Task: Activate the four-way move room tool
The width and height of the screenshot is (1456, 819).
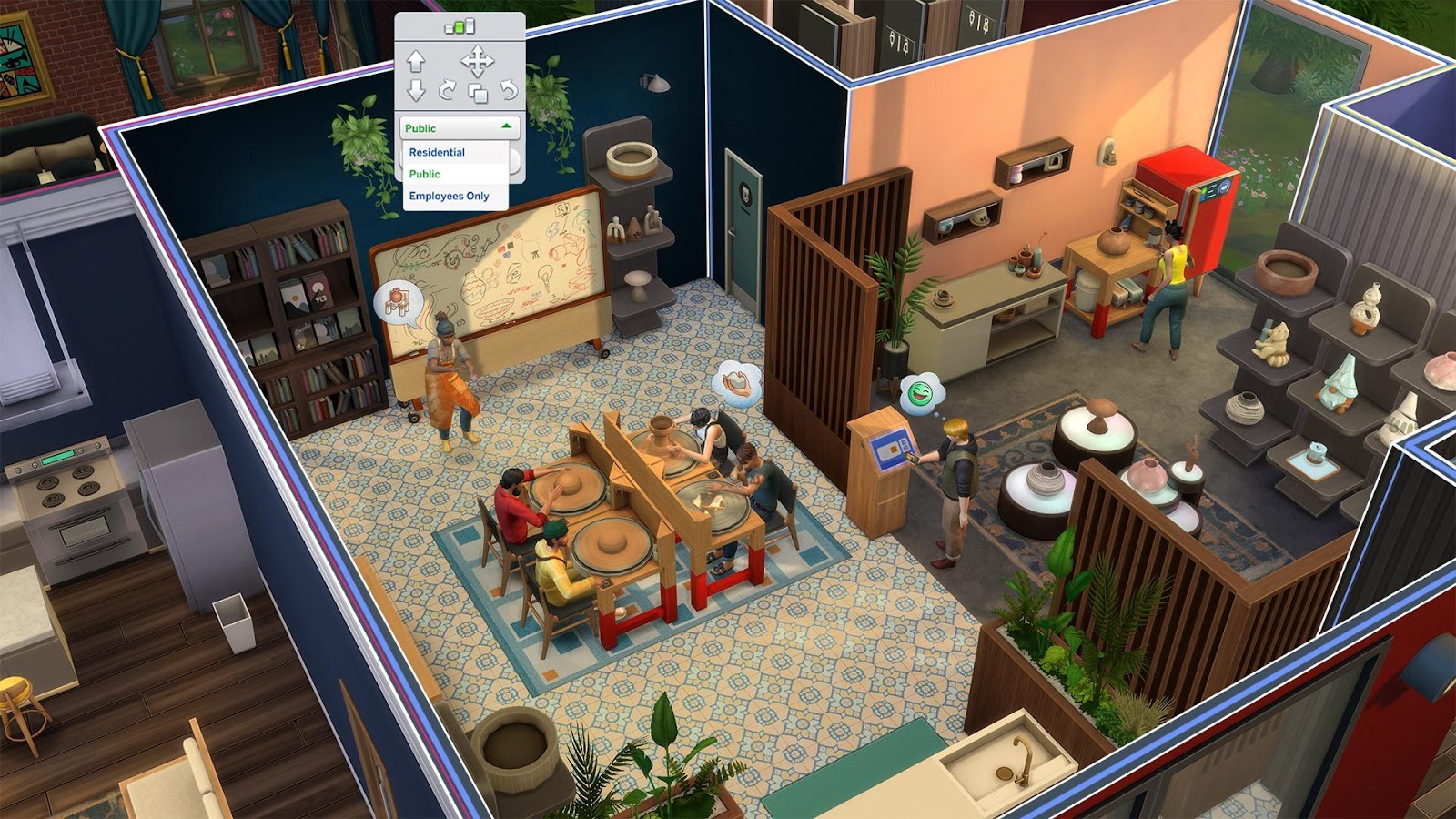Action: 477,61
